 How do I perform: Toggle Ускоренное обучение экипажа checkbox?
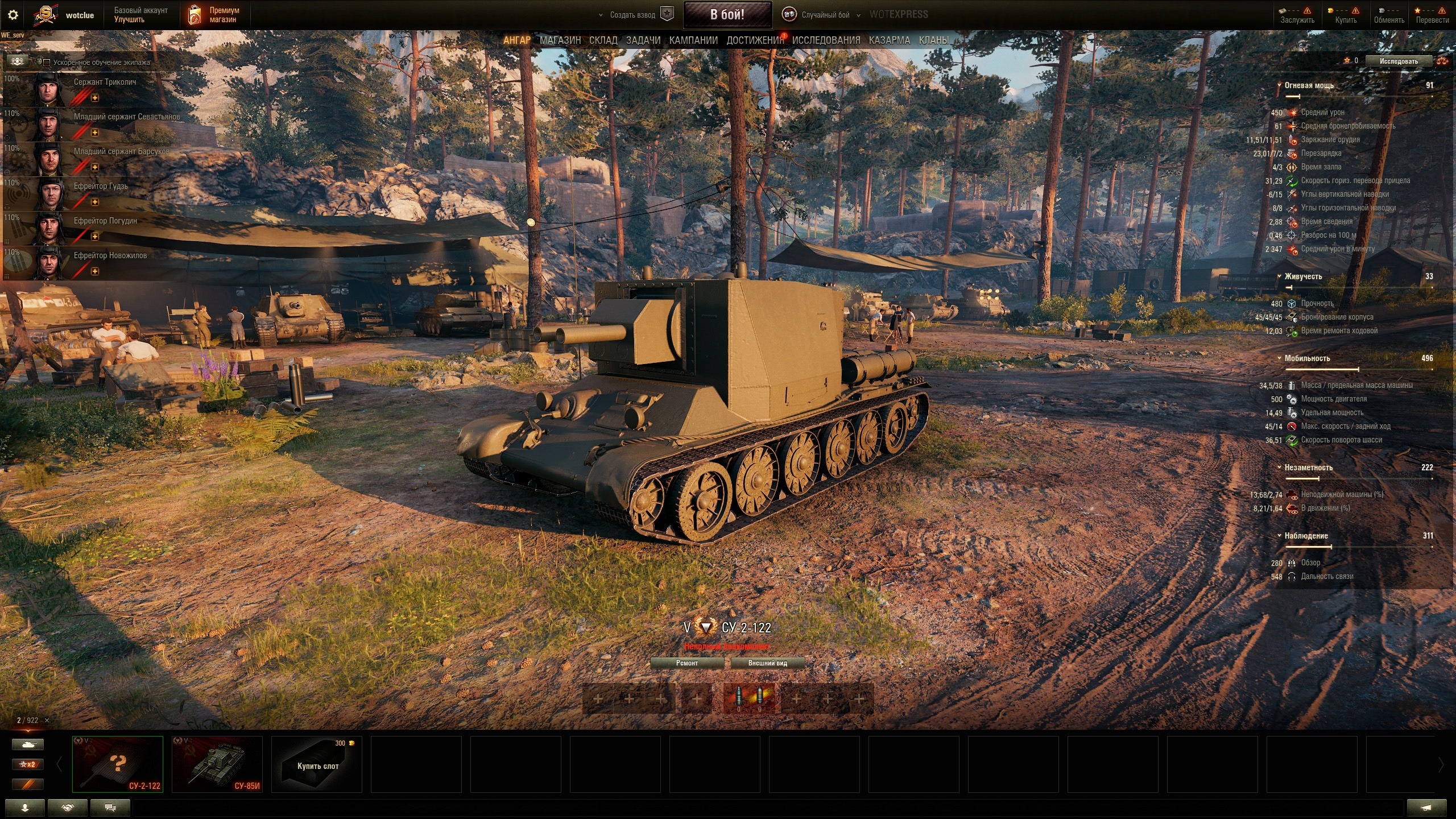pyautogui.click(x=47, y=63)
